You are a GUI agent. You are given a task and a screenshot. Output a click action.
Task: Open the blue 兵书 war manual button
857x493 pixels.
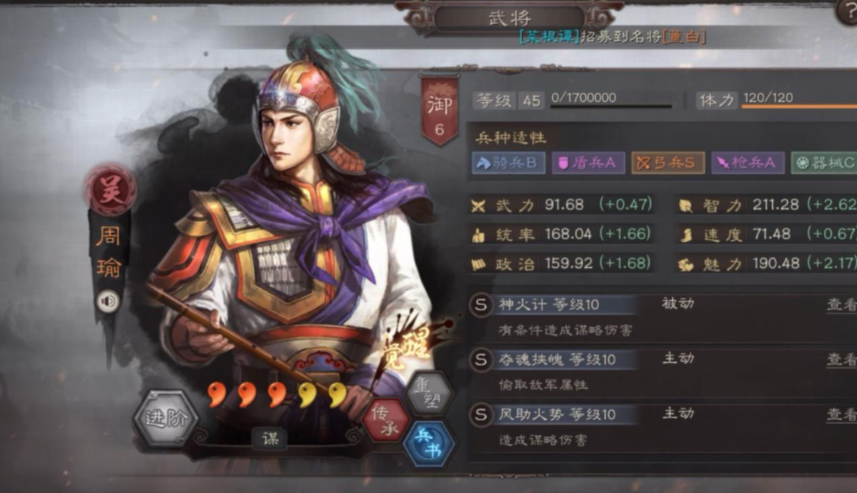428,442
